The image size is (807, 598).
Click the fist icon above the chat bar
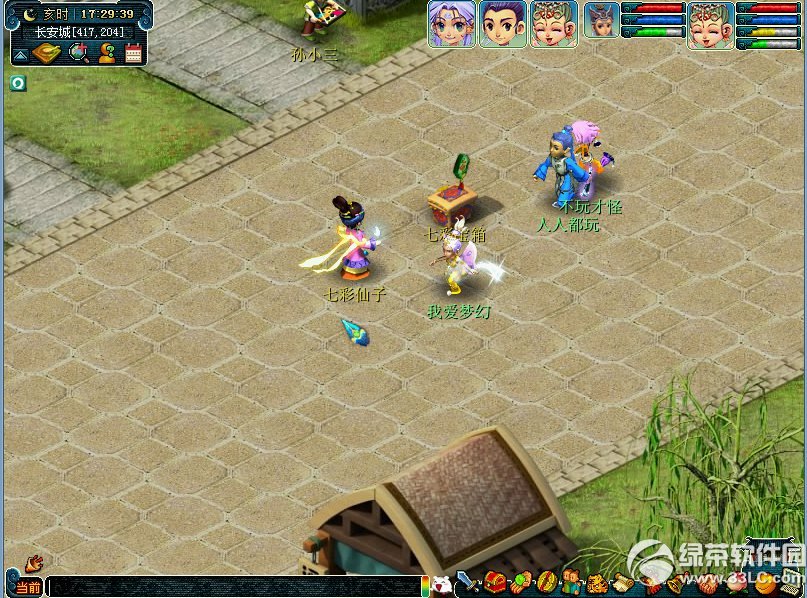tap(34, 562)
